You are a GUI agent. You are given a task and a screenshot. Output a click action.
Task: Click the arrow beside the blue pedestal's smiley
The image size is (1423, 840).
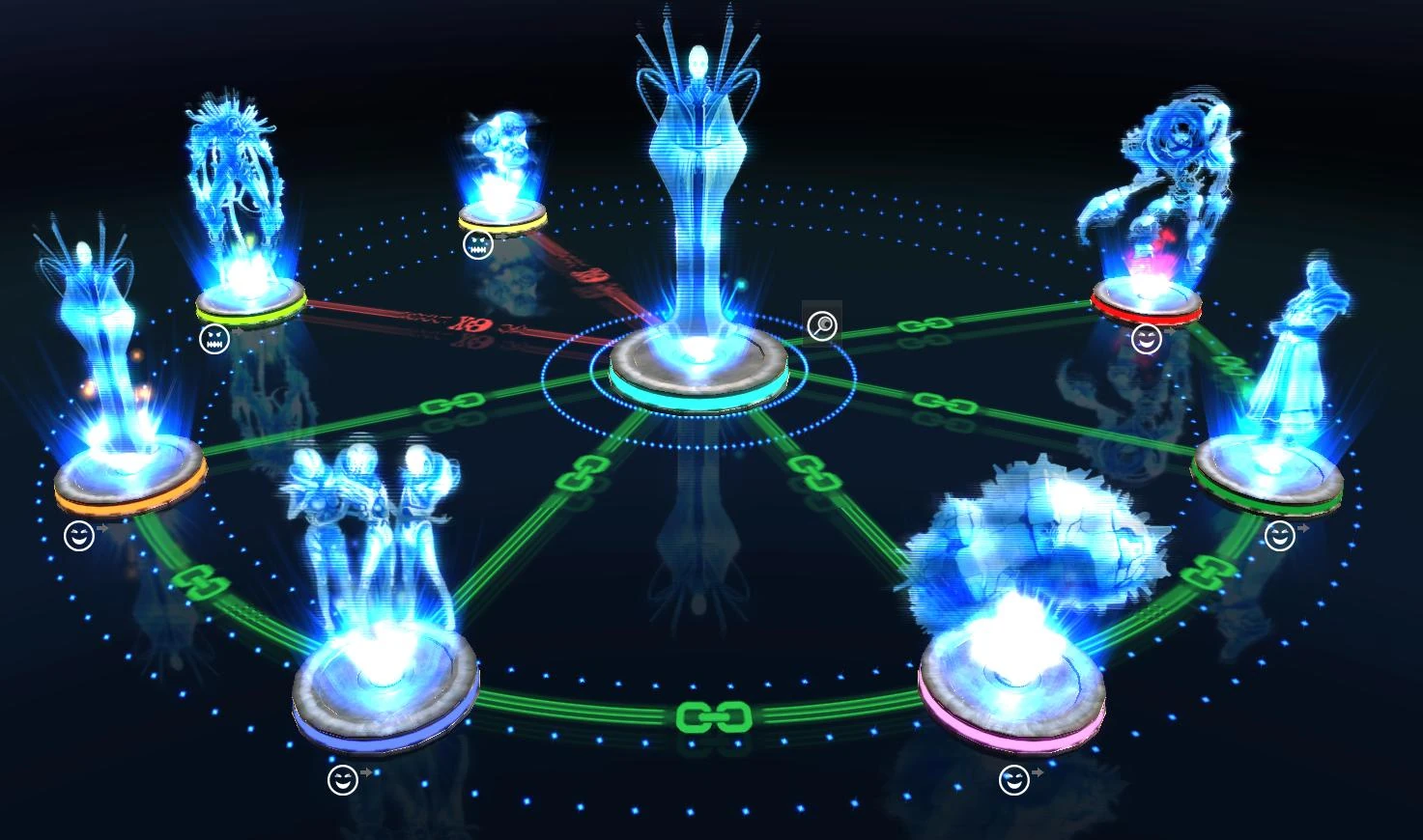(365, 771)
